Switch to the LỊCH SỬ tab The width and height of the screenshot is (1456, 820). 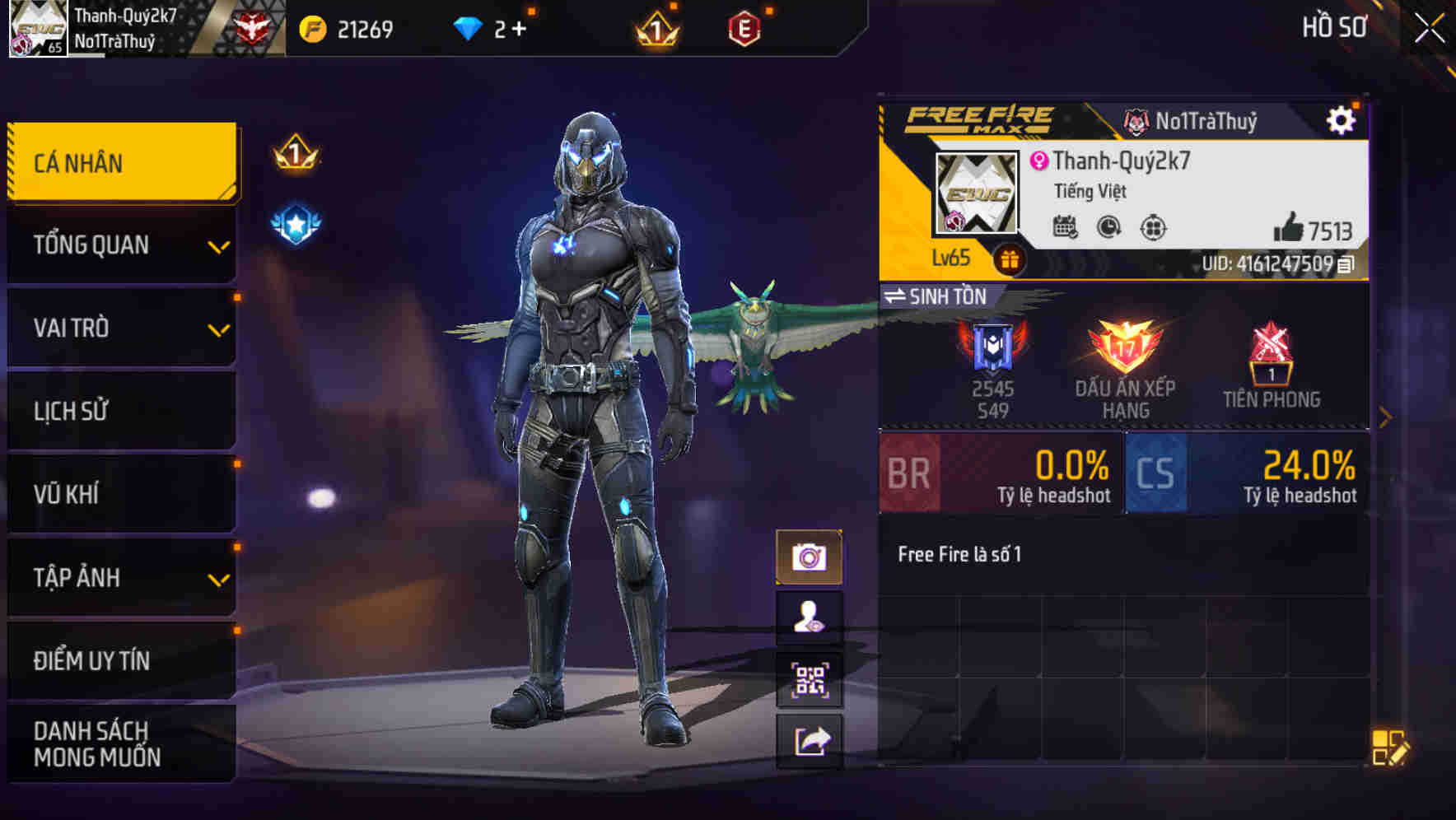tap(120, 411)
